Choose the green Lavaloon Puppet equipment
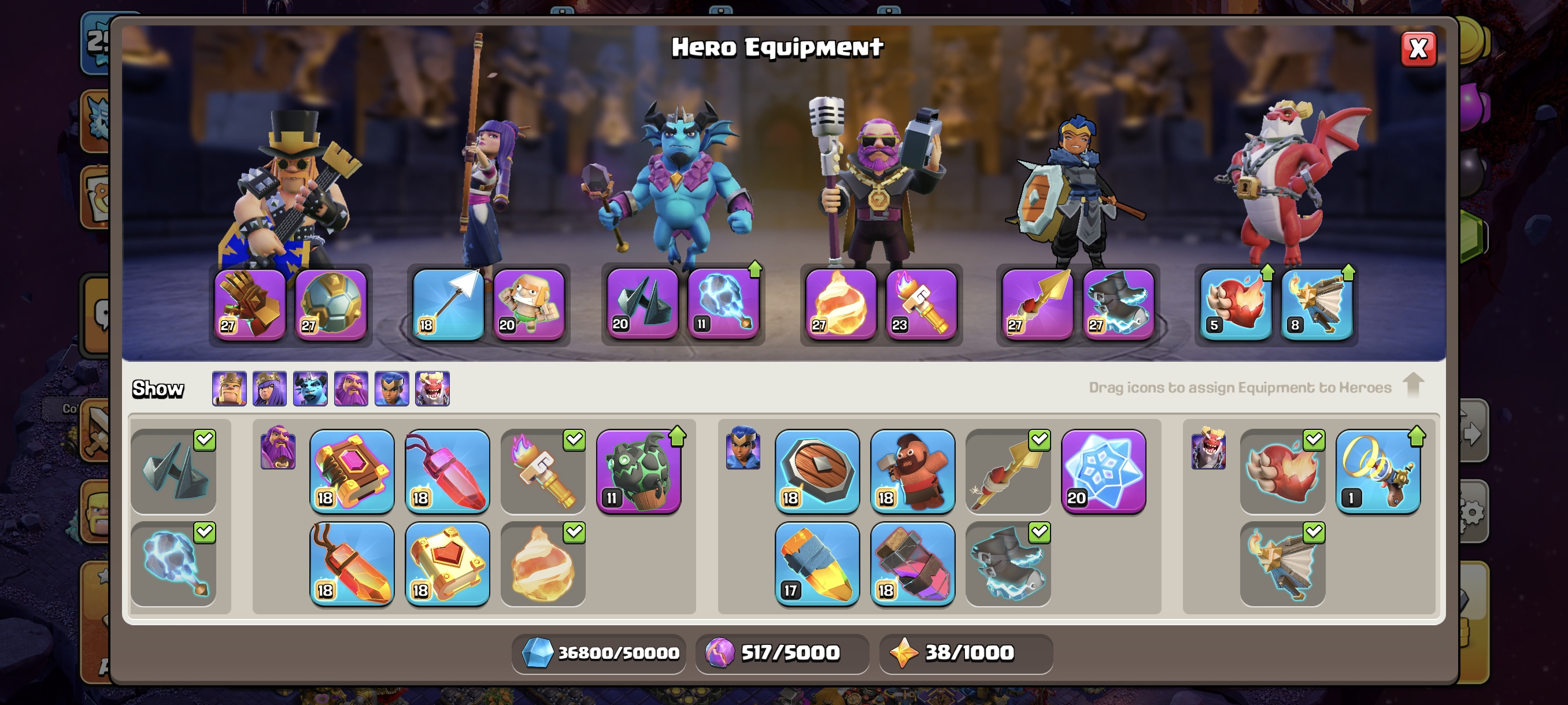The width and height of the screenshot is (1568, 705). (x=638, y=470)
